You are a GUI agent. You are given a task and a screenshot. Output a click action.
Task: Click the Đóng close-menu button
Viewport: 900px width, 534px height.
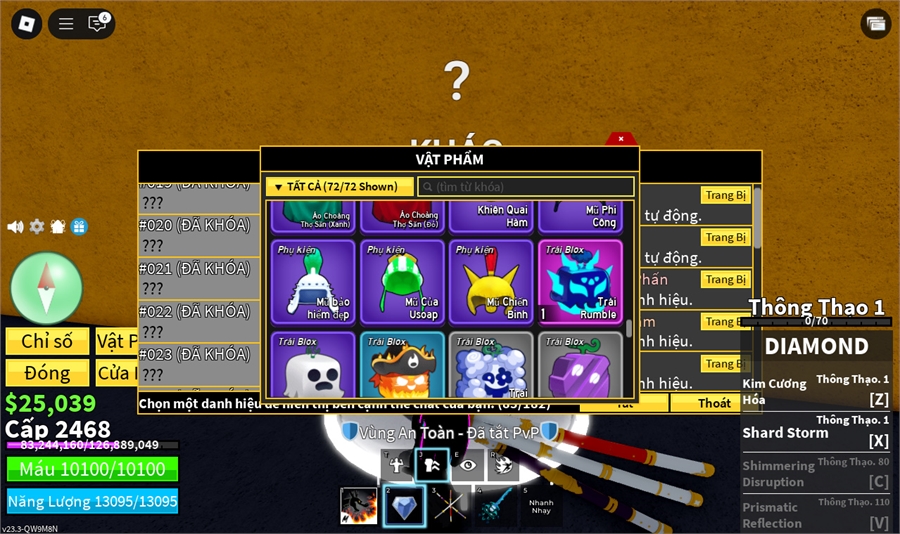[47, 373]
